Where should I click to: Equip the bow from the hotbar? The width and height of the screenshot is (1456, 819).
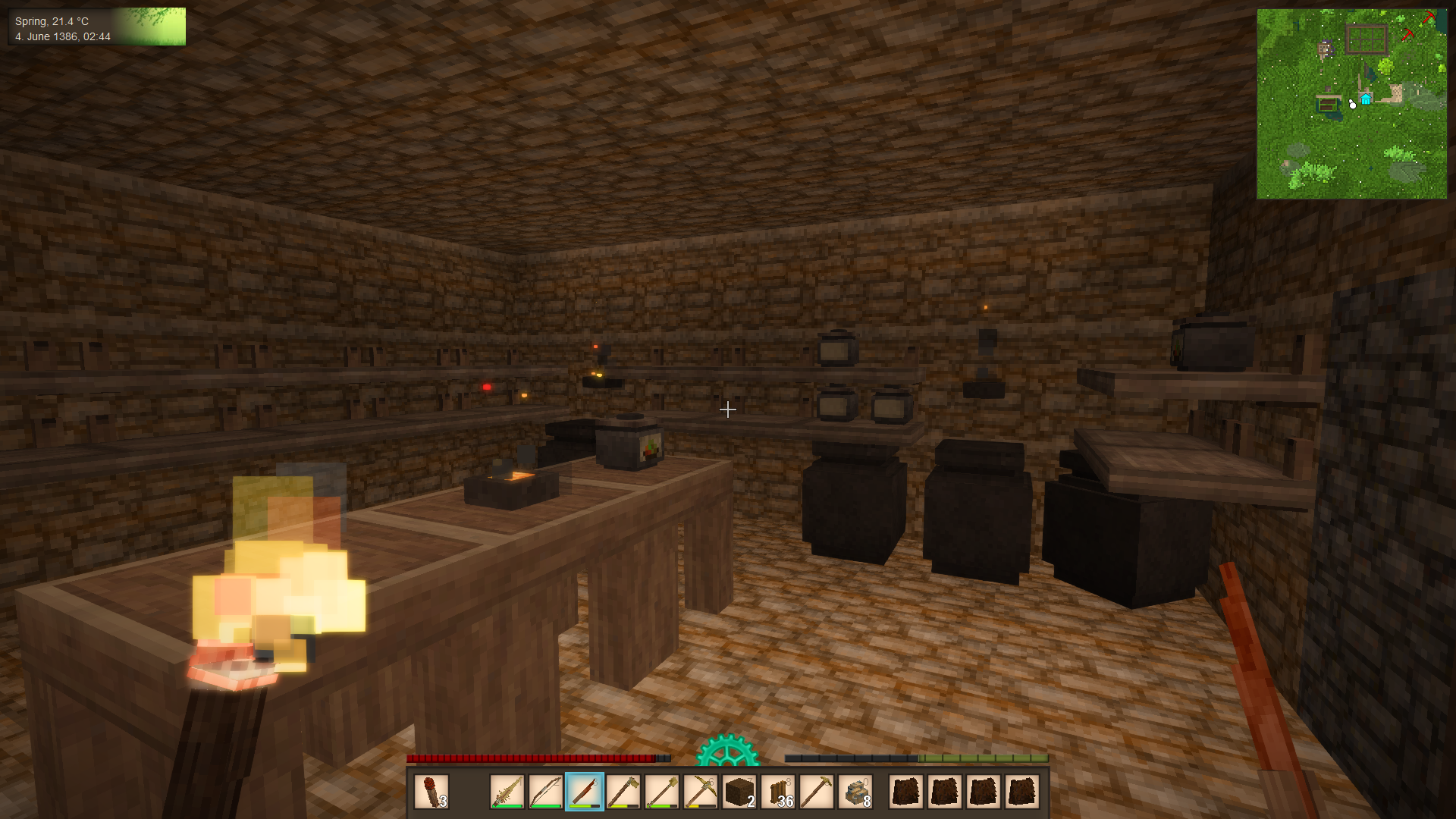pos(546,792)
